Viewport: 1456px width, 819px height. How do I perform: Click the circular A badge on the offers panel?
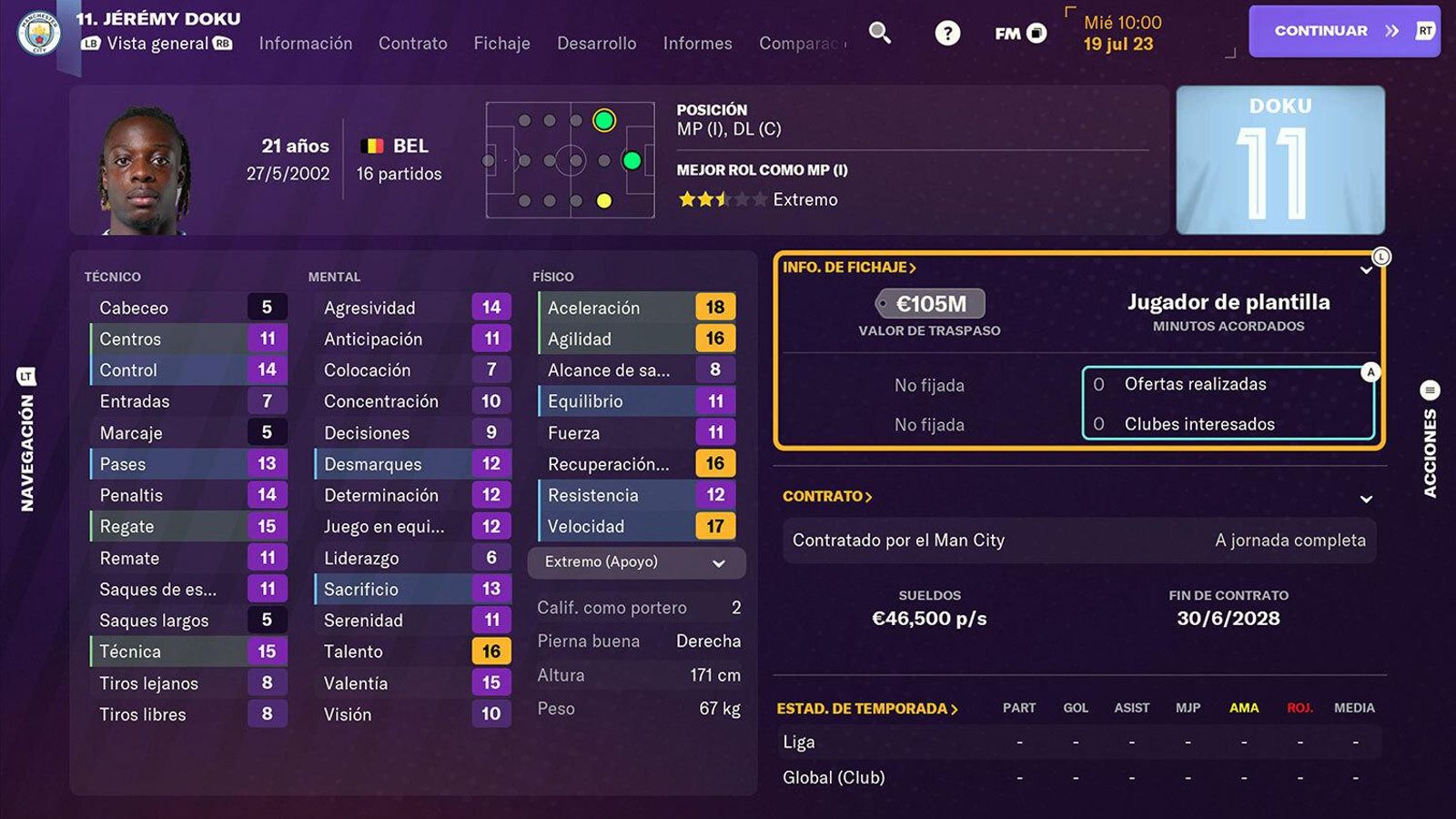[1370, 370]
